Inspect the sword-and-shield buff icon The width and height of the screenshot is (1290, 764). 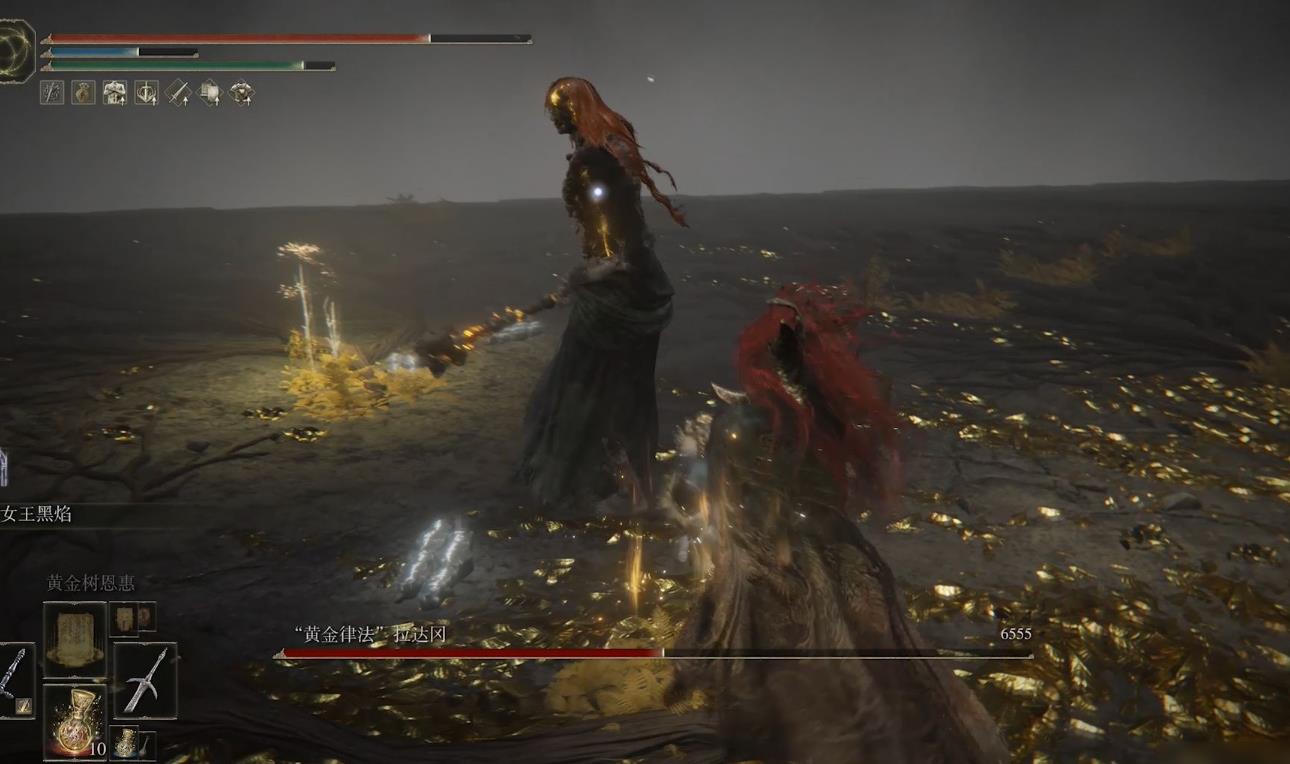(x=146, y=93)
